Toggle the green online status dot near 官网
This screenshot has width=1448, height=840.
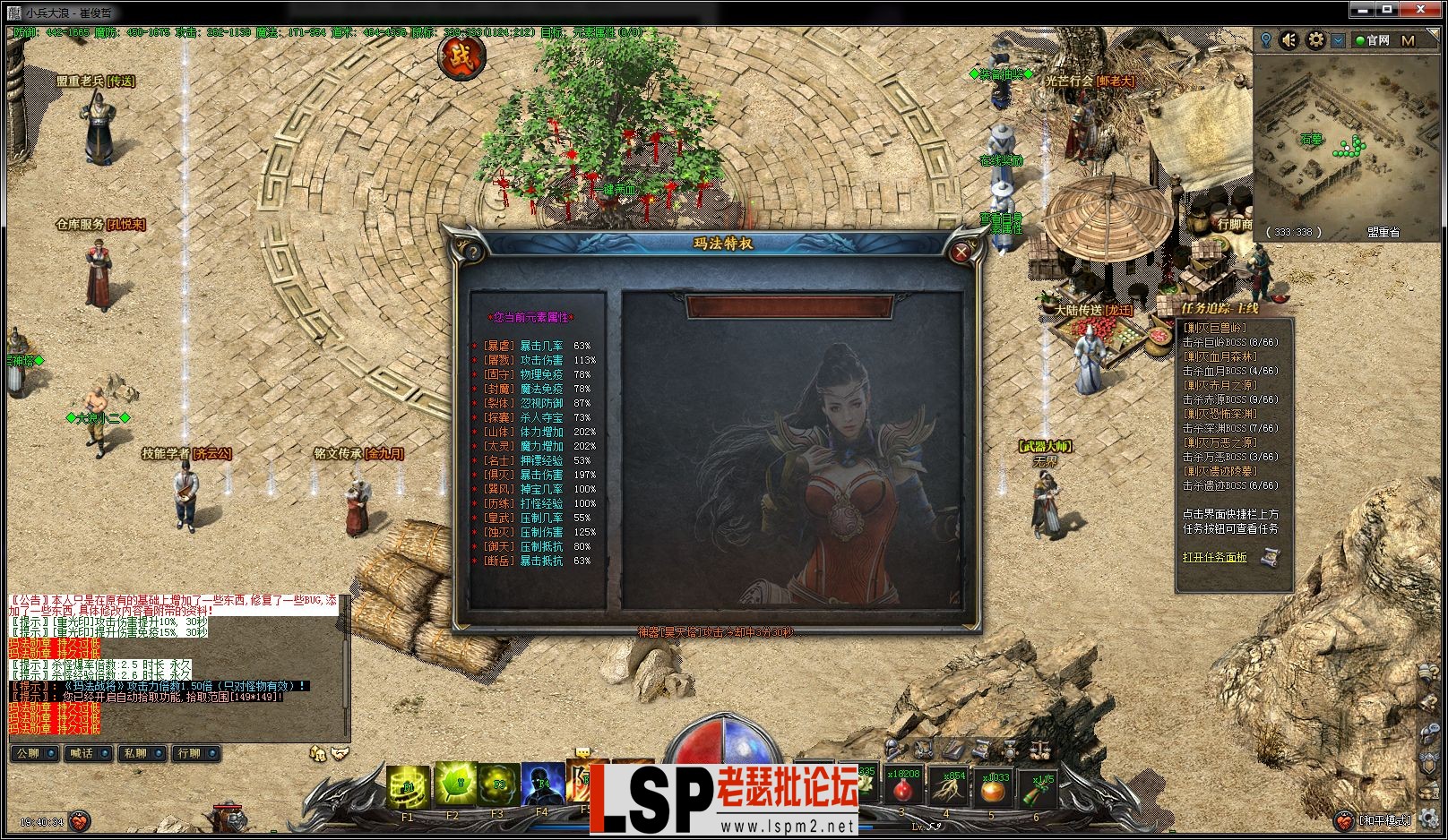[x=1361, y=41]
